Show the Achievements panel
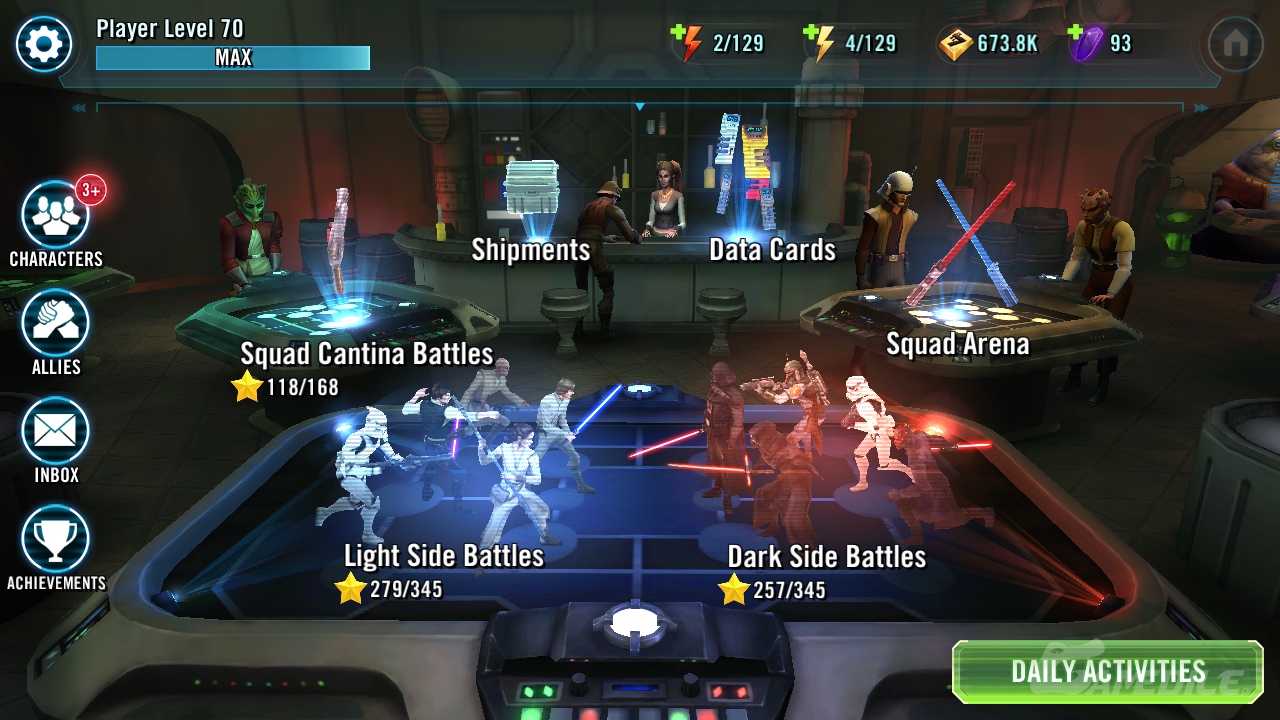The height and width of the screenshot is (720, 1280). (x=56, y=540)
